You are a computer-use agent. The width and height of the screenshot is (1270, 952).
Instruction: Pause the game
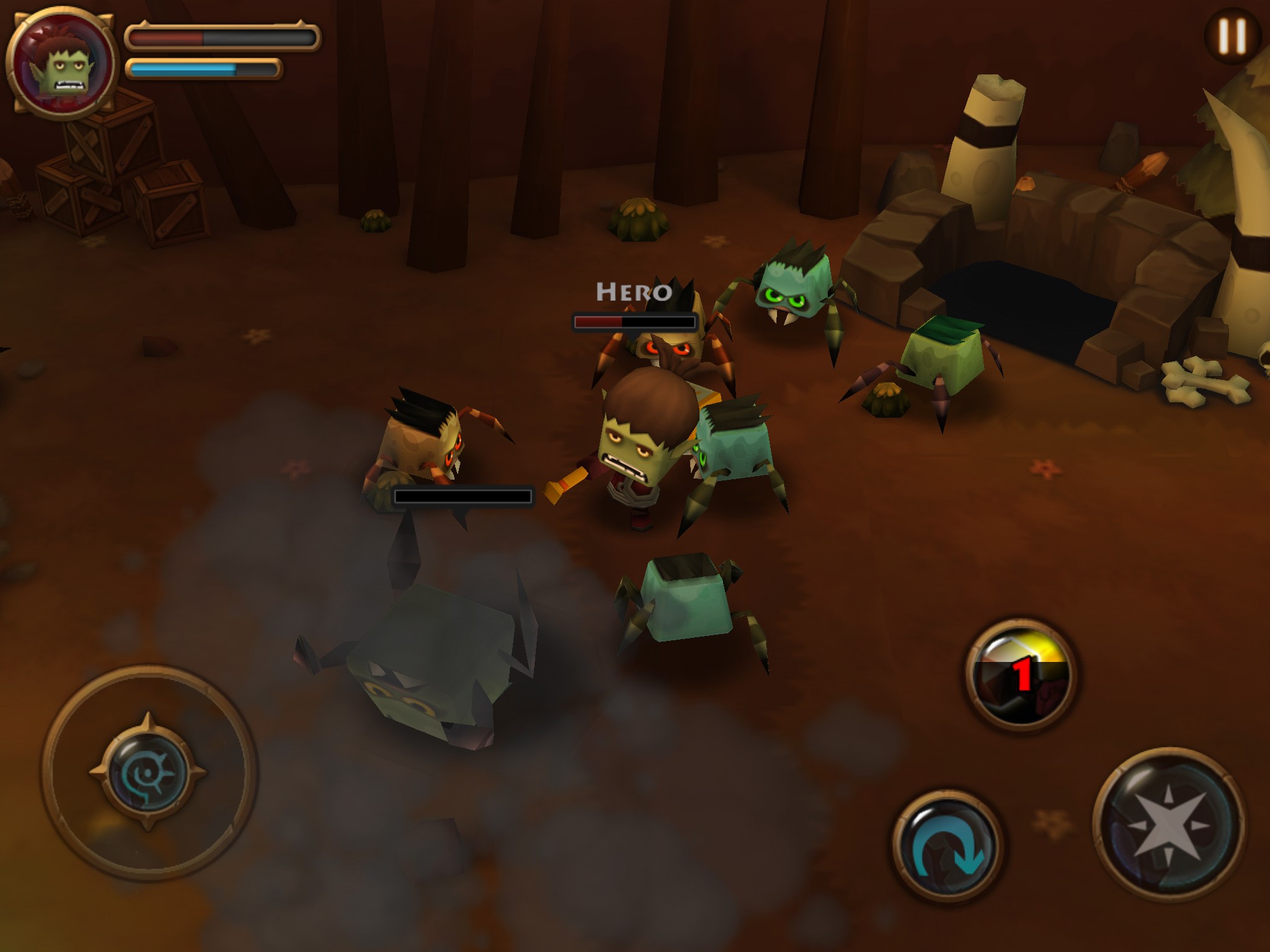point(1232,36)
